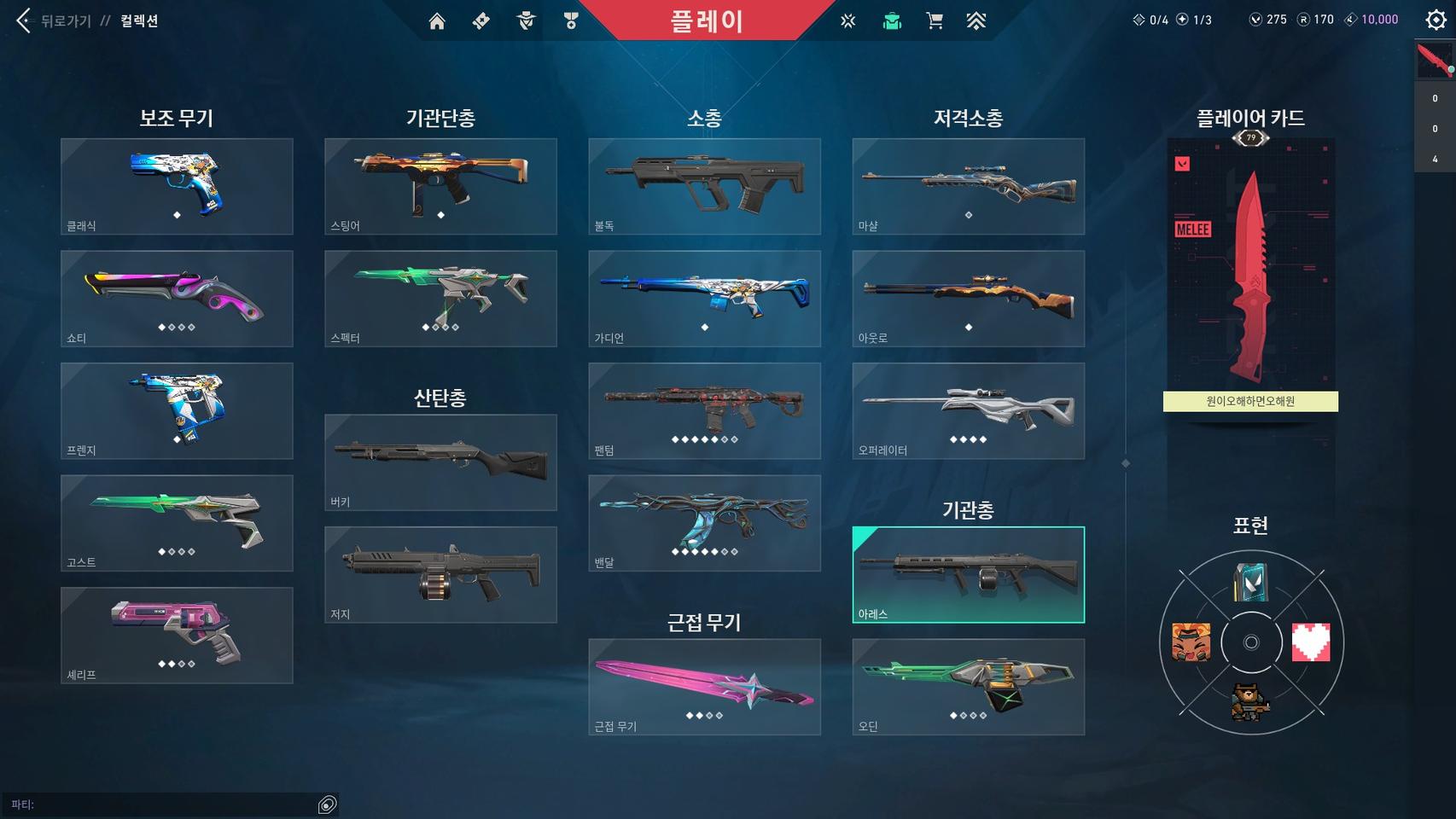Click the 컬렉션 breadcrumb label
This screenshot has height=819, width=1456.
pyautogui.click(x=139, y=19)
